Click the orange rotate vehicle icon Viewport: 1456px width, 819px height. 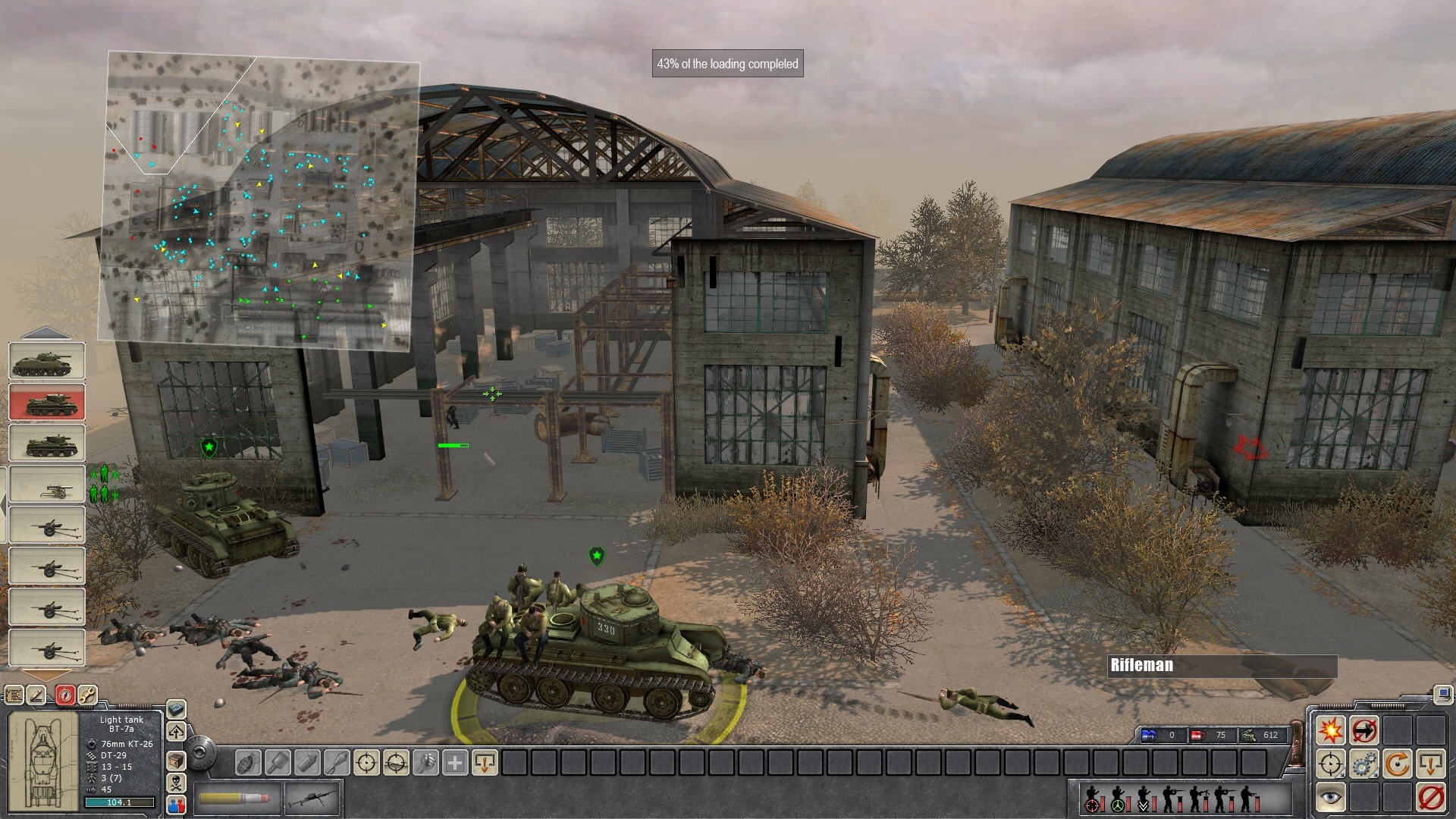point(1399,764)
